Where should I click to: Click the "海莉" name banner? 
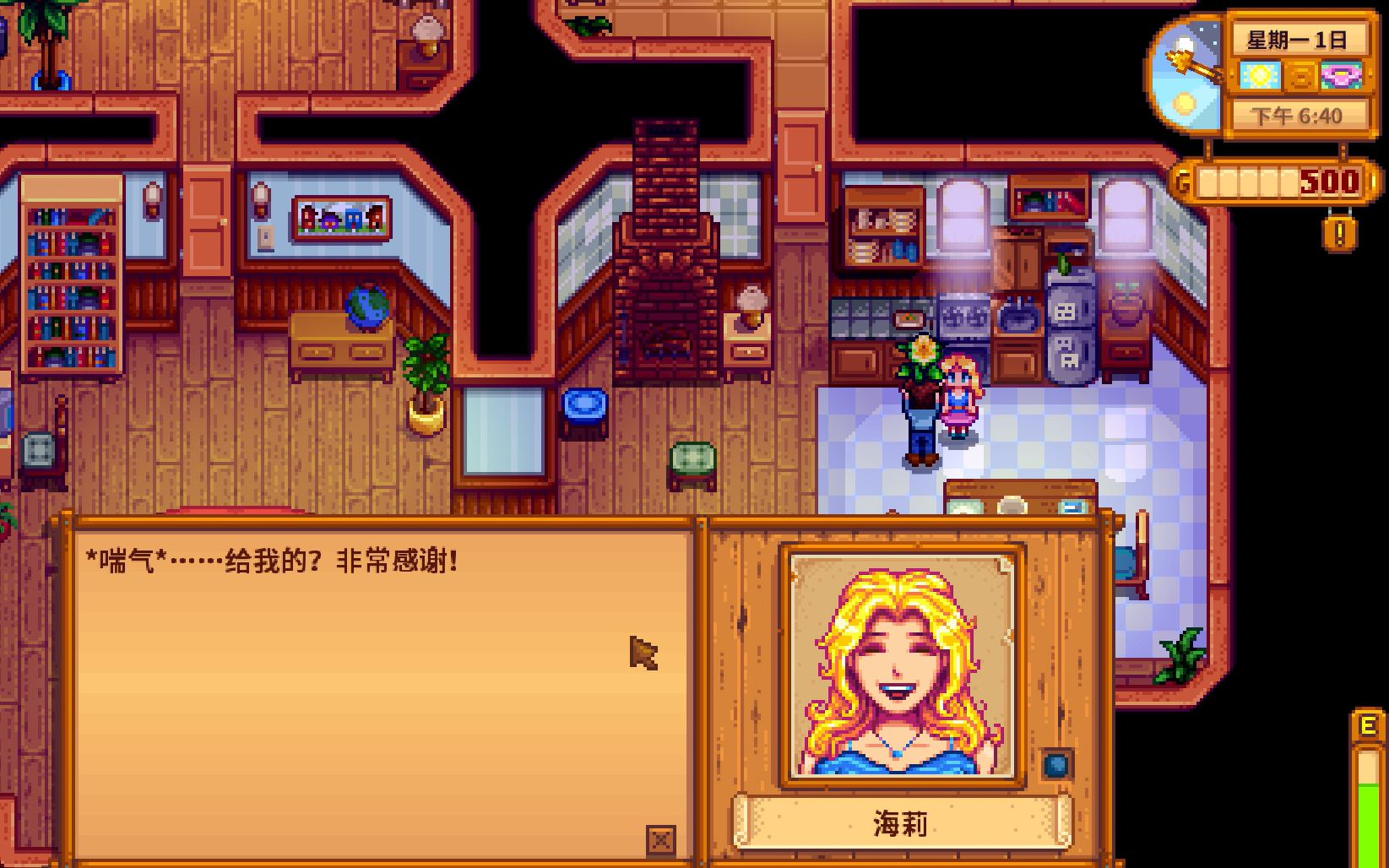899,823
